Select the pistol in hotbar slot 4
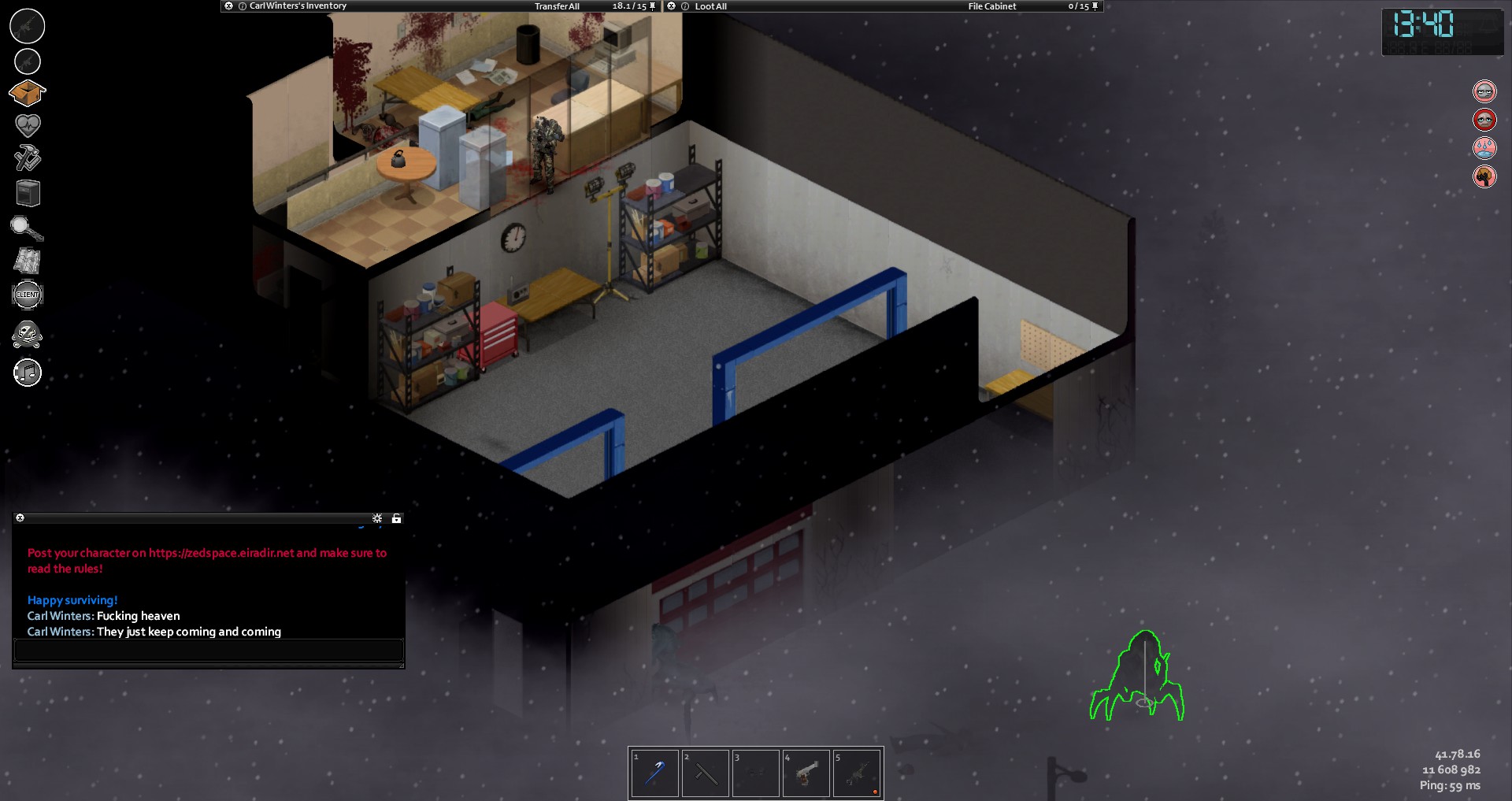Screen dimensions: 1512x801 coord(806,773)
